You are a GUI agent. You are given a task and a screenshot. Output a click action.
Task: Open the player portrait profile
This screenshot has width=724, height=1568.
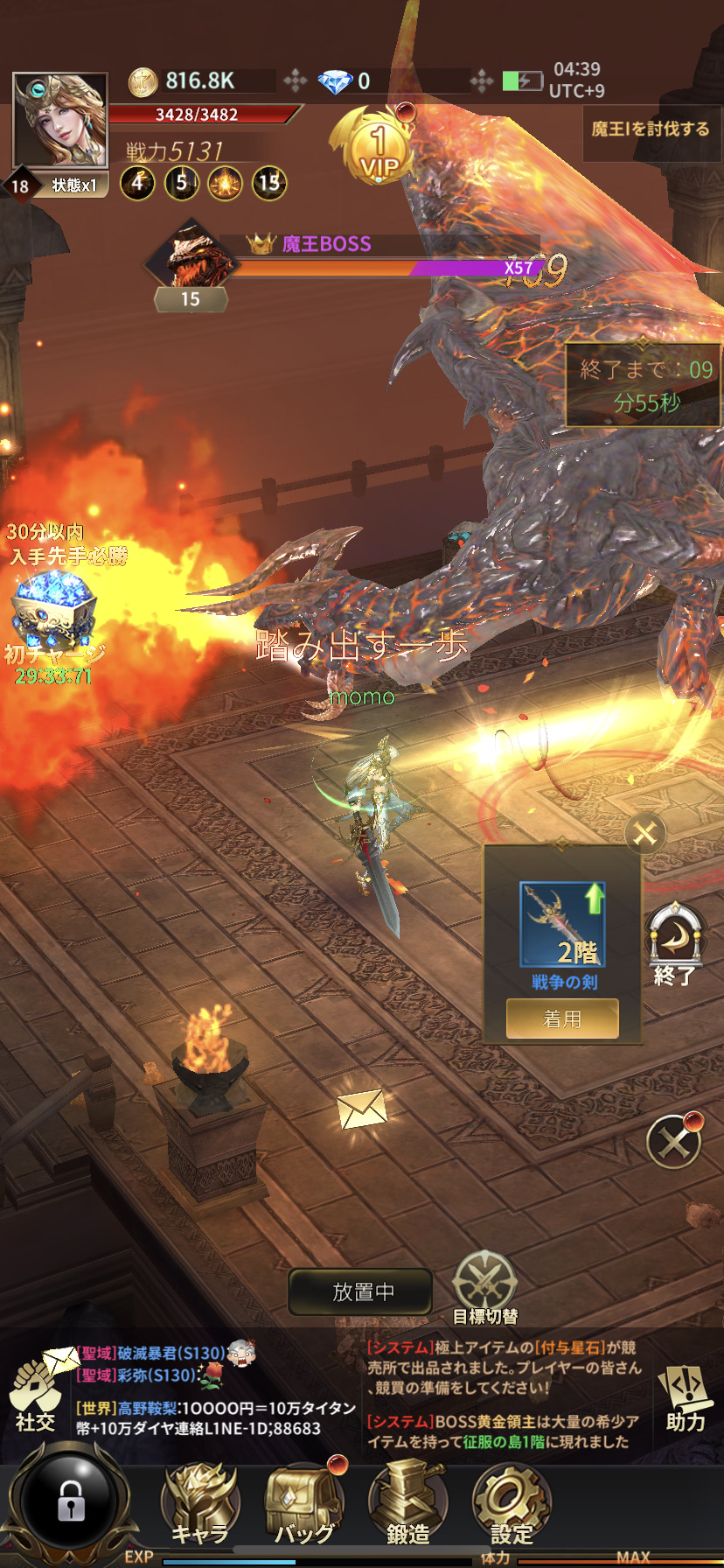[x=59, y=120]
